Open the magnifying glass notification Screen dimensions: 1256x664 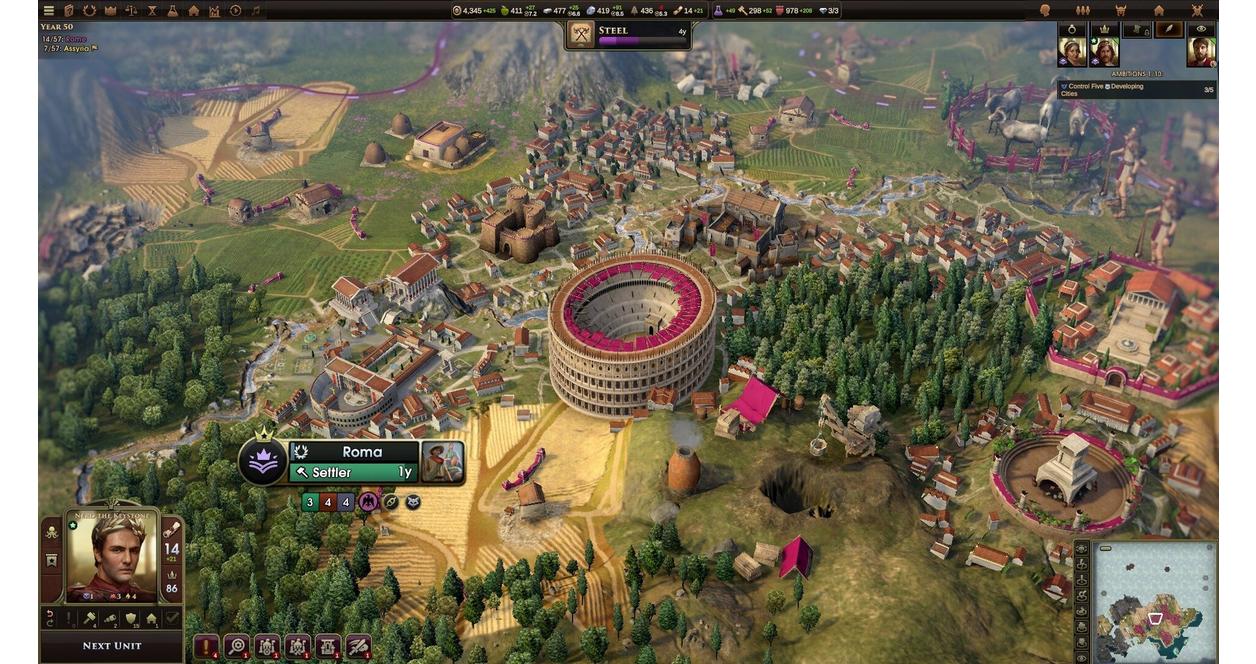tap(237, 646)
